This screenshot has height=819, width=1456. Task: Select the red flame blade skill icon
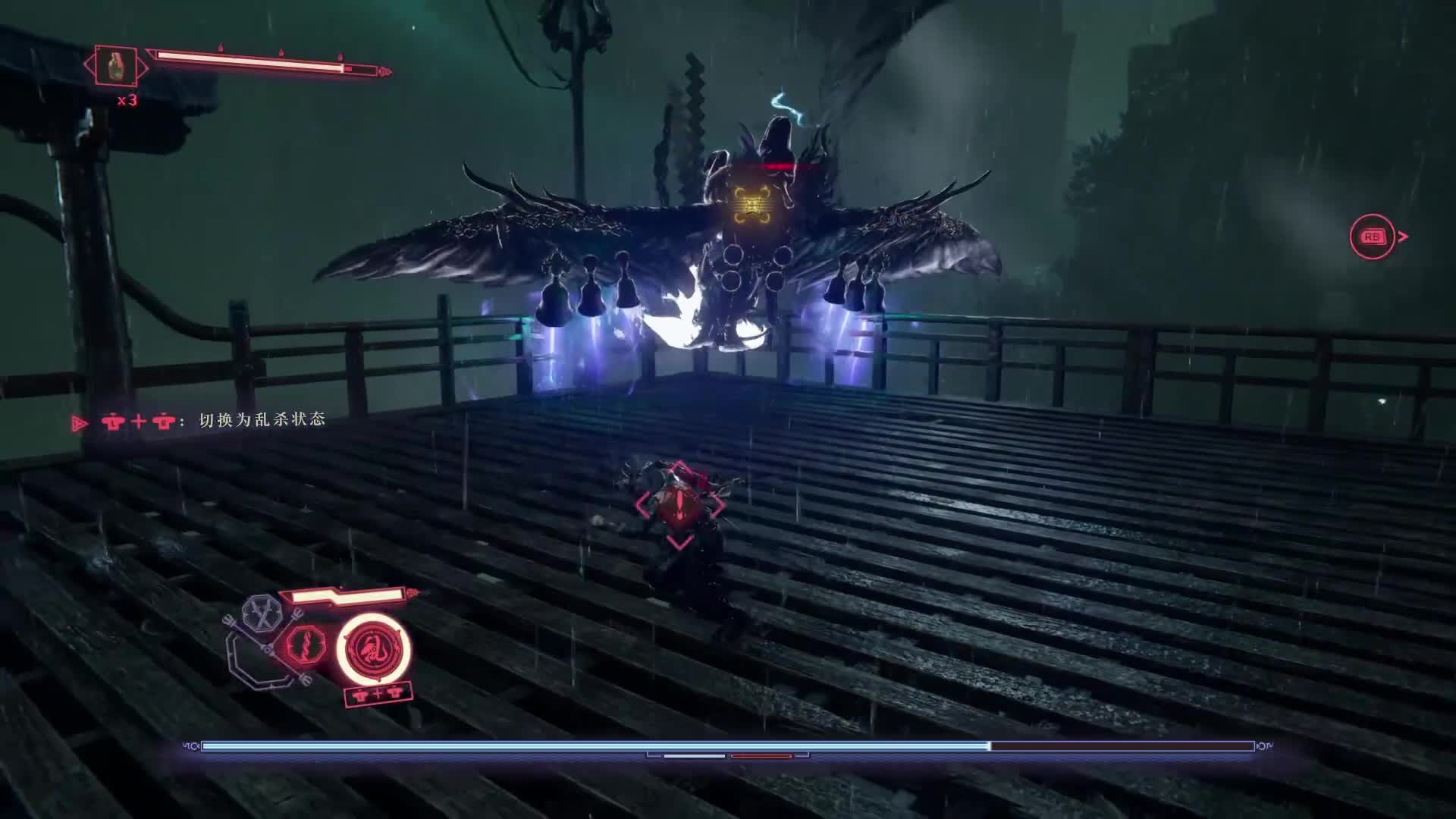point(305,646)
